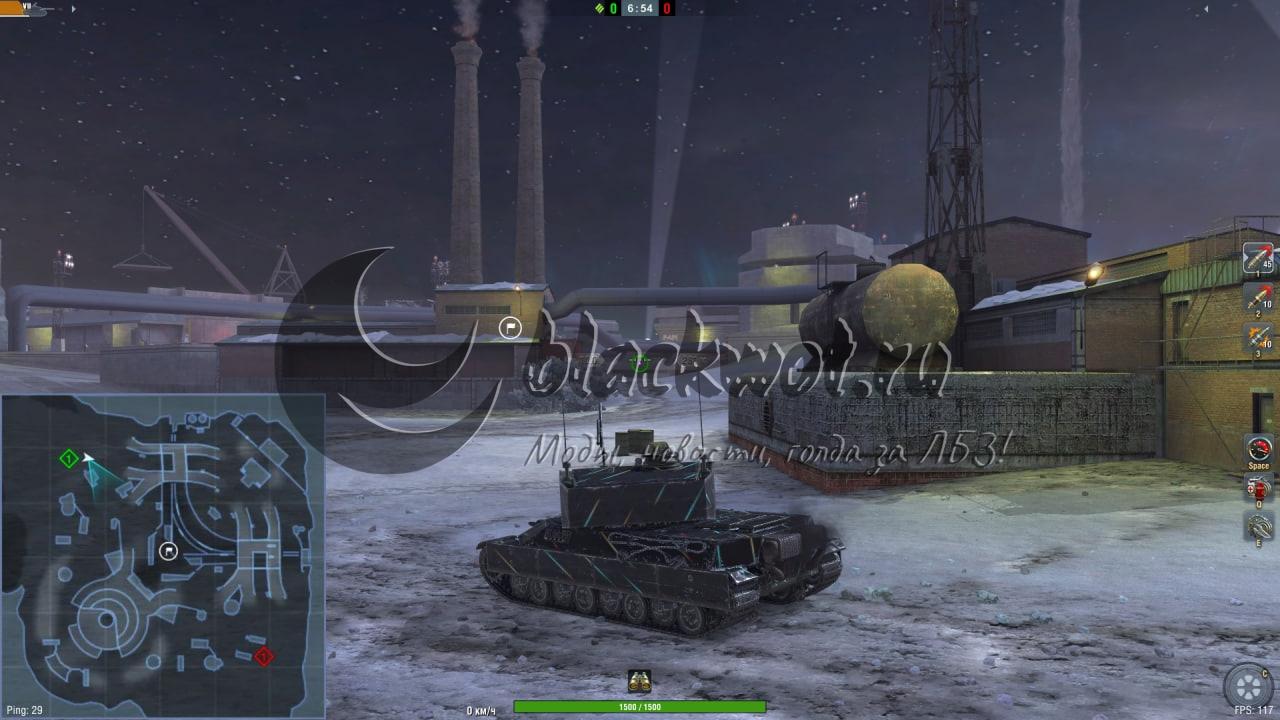Choose the third shell type with explosion icon

[1258, 338]
